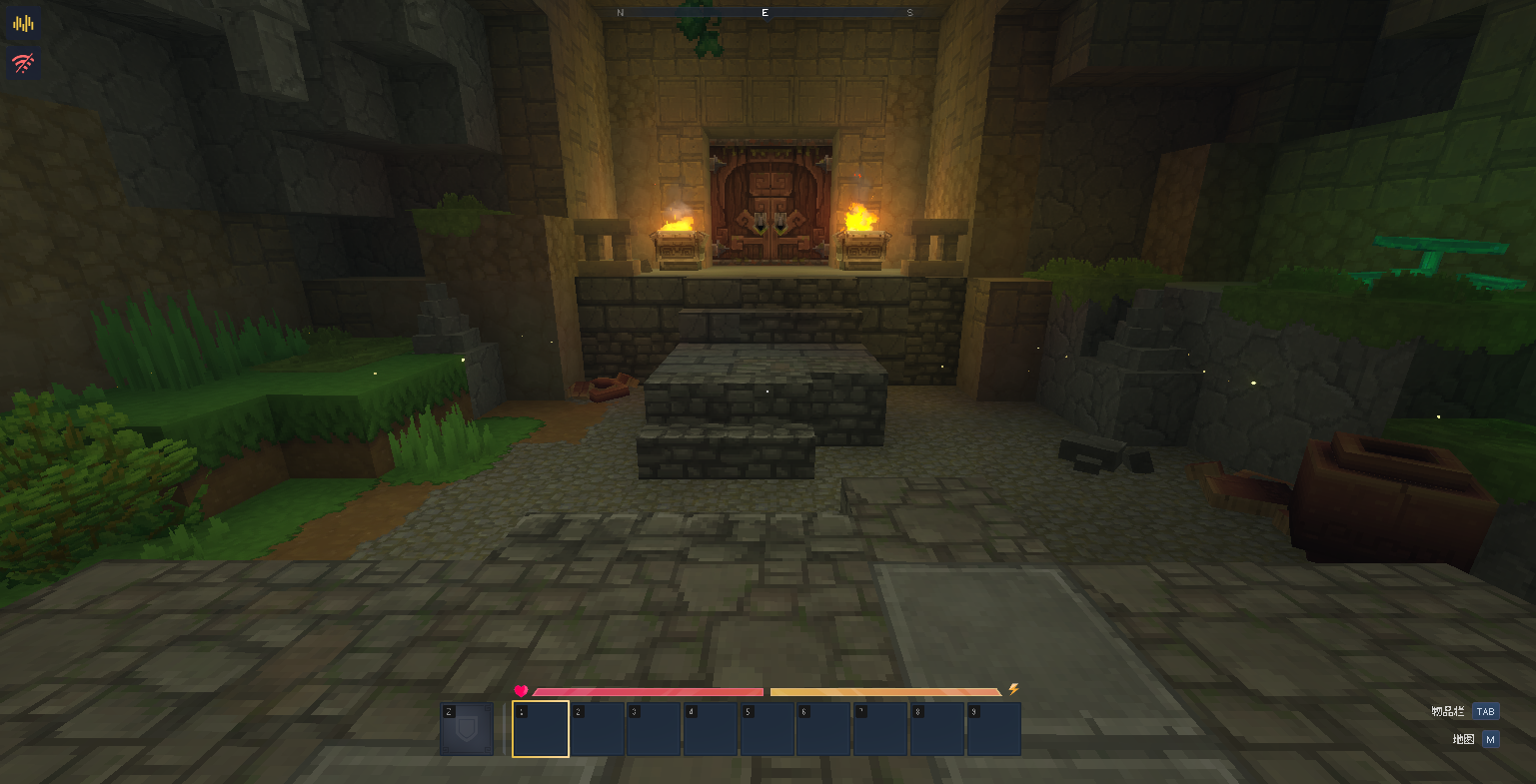Click the compass strip showing N E S

pyautogui.click(x=766, y=13)
